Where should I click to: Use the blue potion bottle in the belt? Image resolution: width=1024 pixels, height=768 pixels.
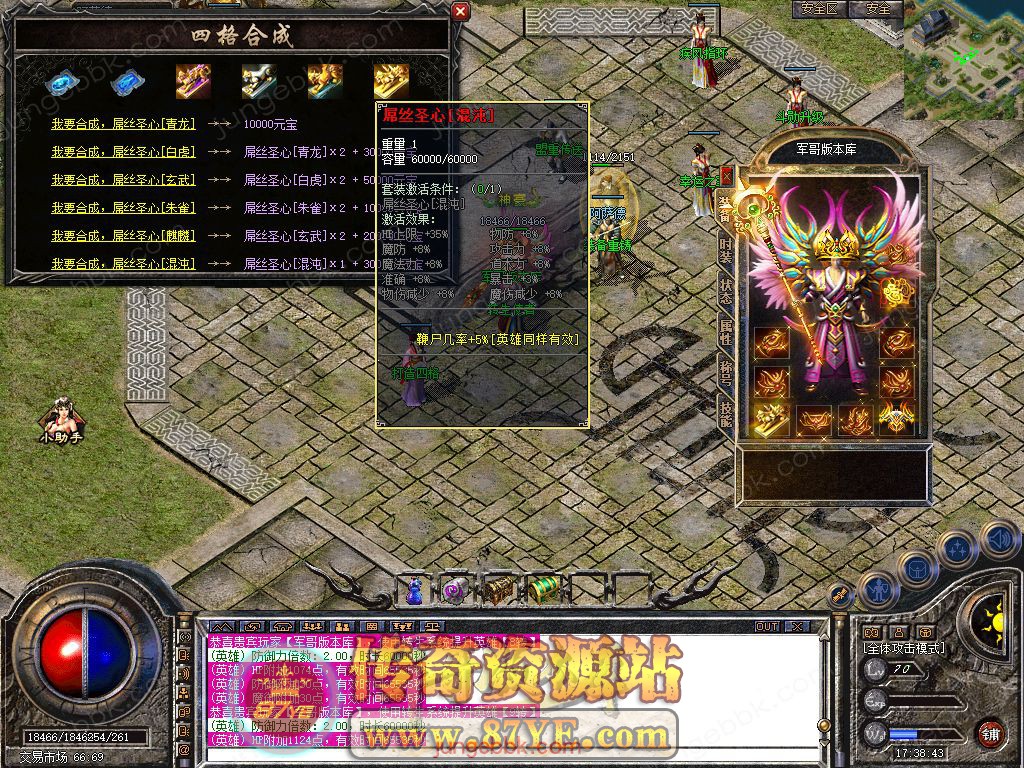(414, 591)
